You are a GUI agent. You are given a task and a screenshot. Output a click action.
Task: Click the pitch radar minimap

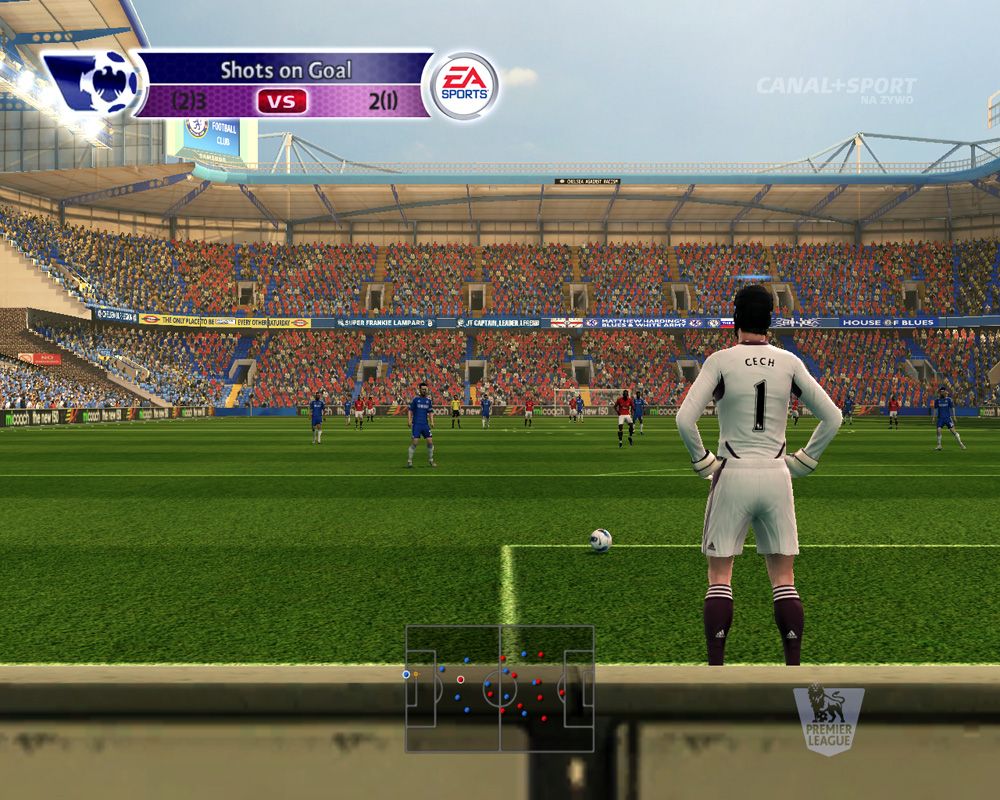[x=499, y=689]
